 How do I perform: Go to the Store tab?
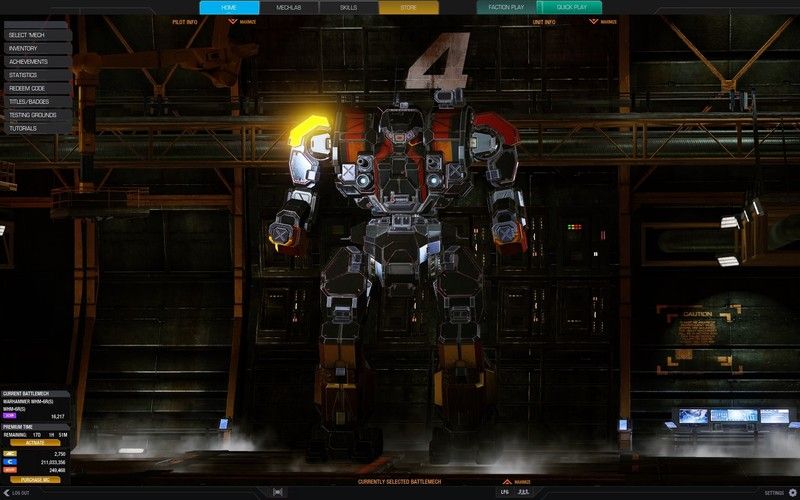point(408,7)
